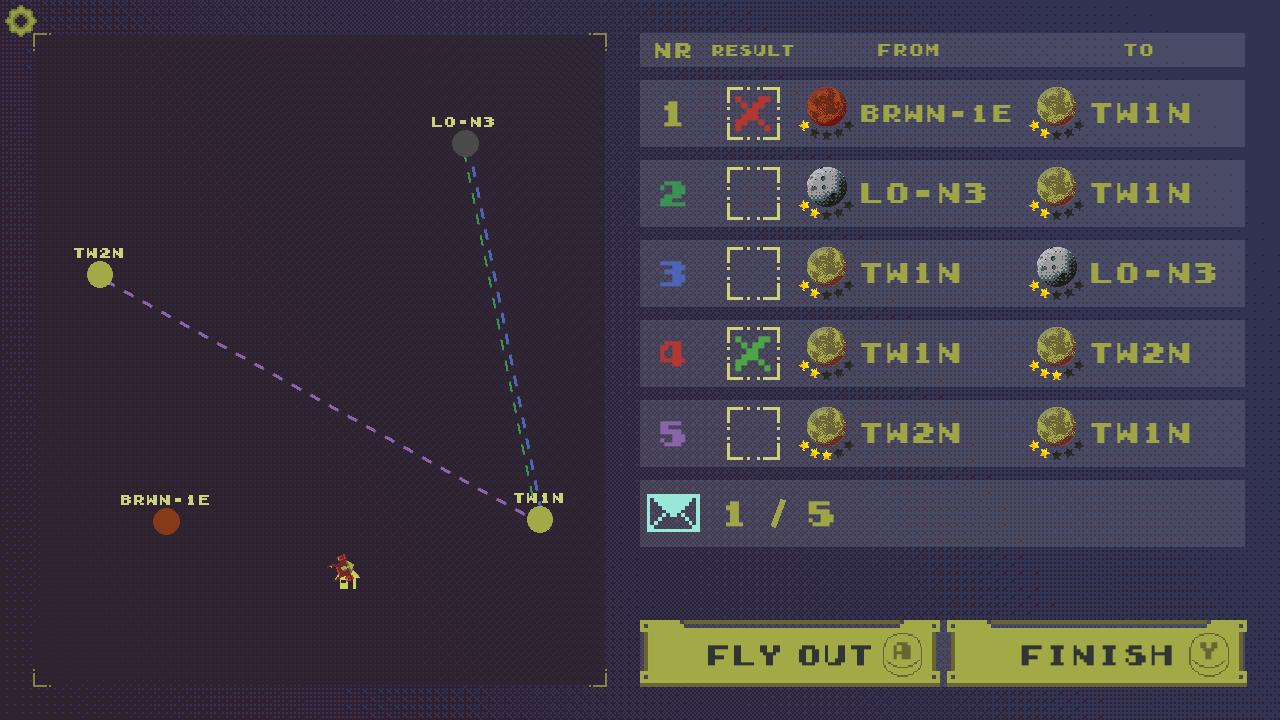Open the gear settings icon in the top-left corner
1280x720 pixels.
click(20, 20)
